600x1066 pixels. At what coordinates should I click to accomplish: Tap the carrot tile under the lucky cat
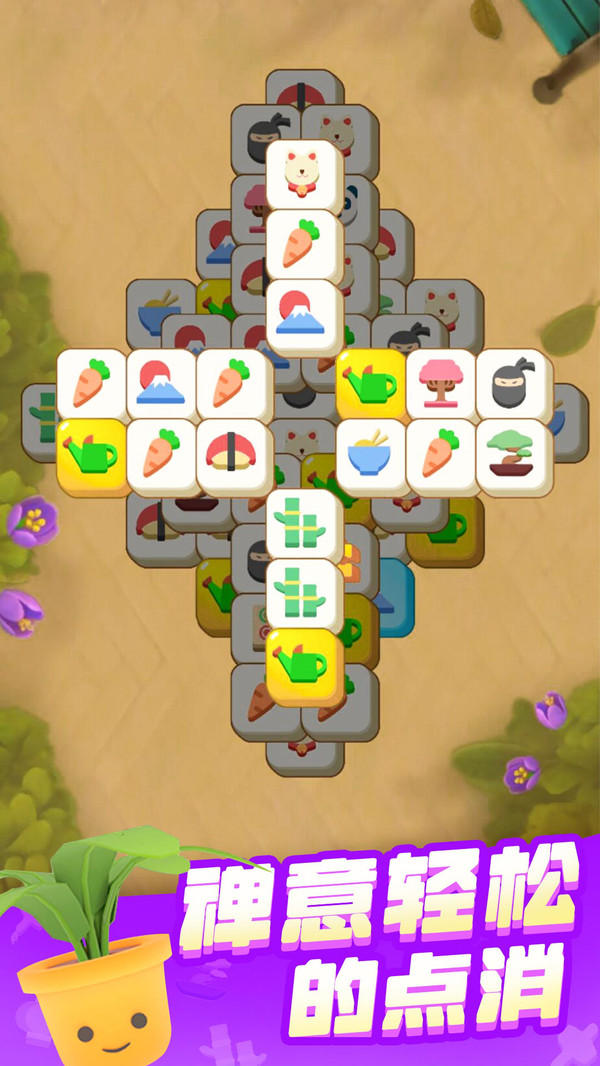pyautogui.click(x=304, y=243)
